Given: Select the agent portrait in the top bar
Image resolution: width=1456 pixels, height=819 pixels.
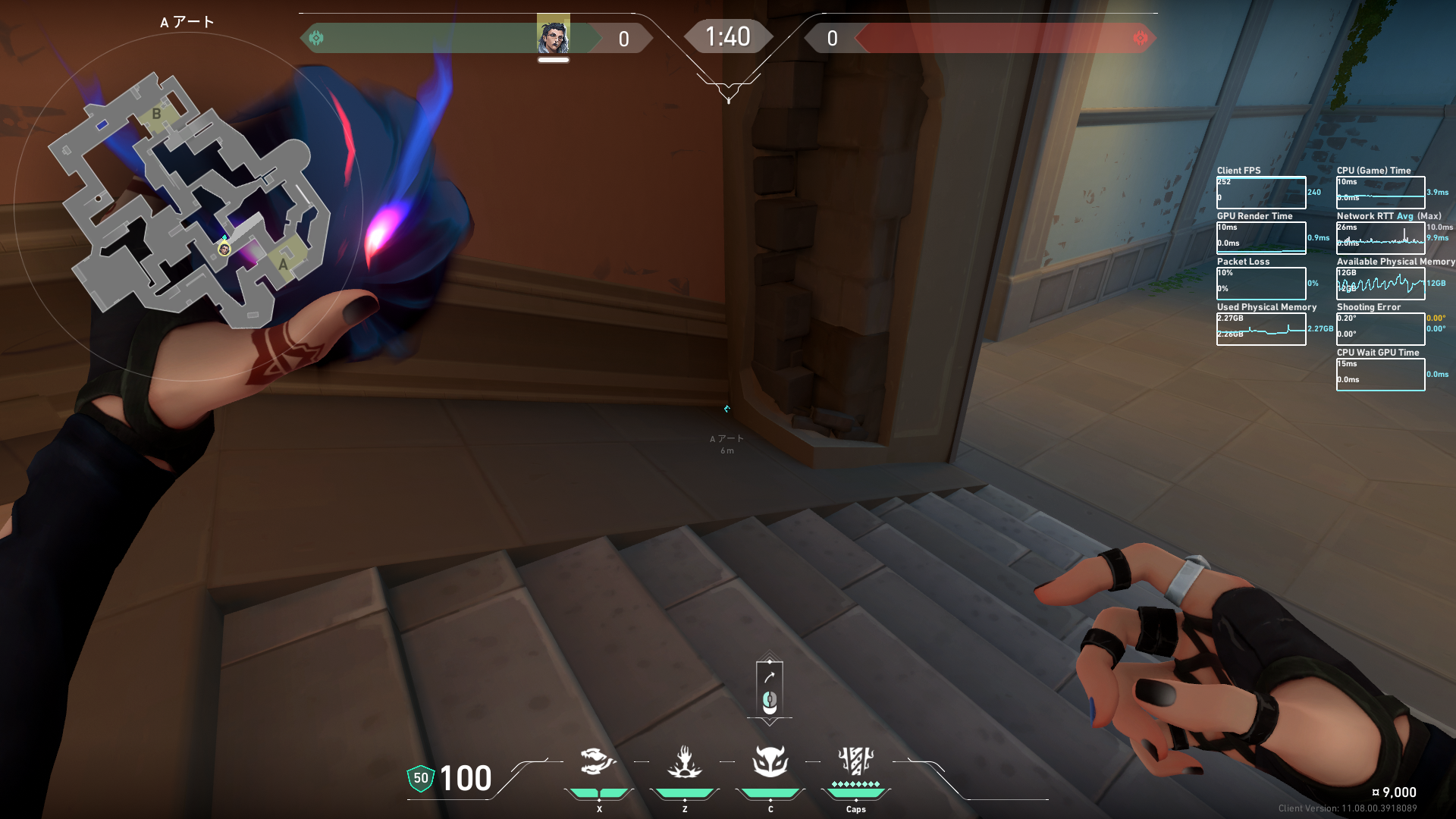Looking at the screenshot, I should [x=553, y=36].
